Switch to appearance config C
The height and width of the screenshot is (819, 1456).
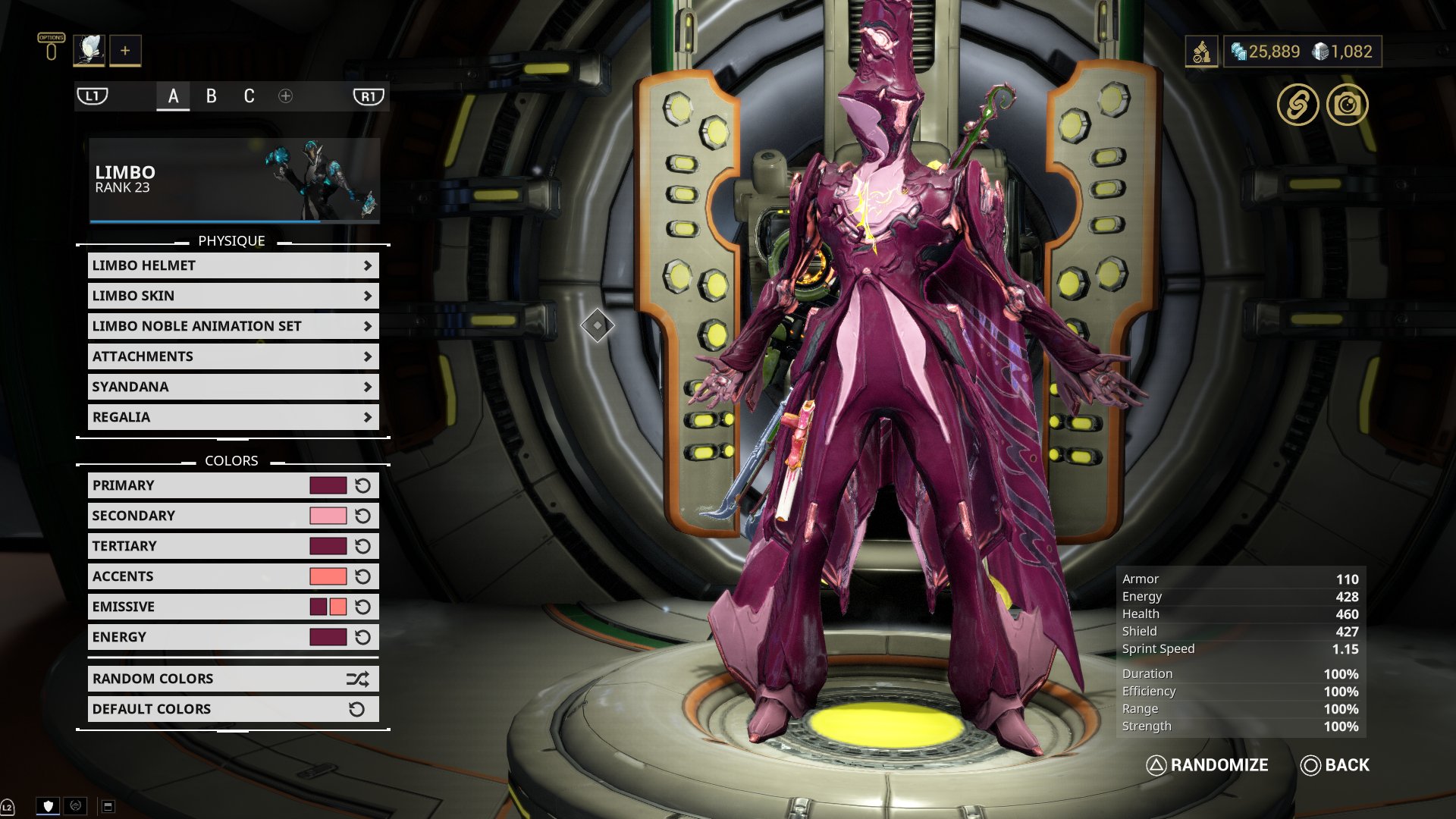(x=249, y=96)
